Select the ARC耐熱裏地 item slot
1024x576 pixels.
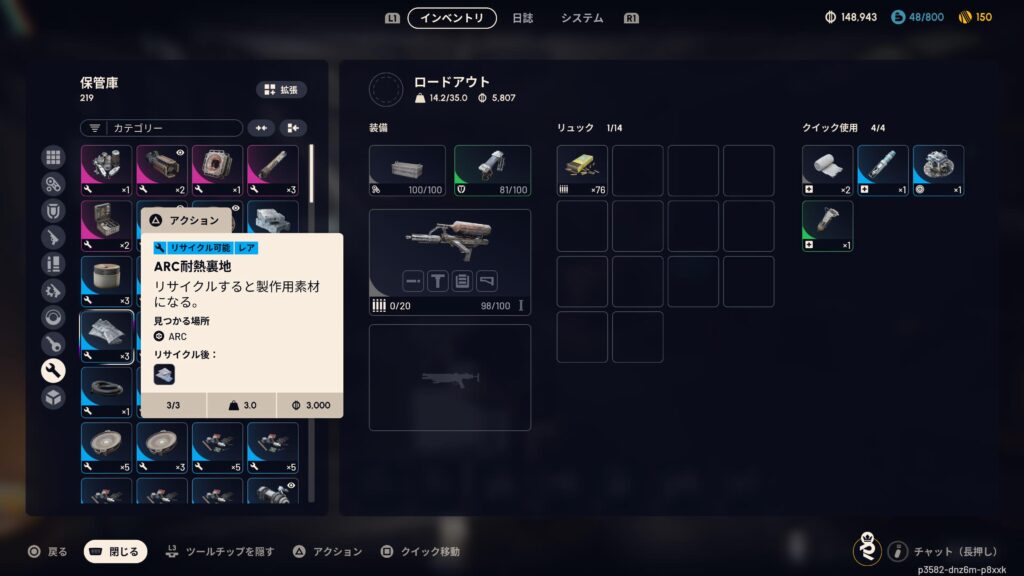point(107,337)
